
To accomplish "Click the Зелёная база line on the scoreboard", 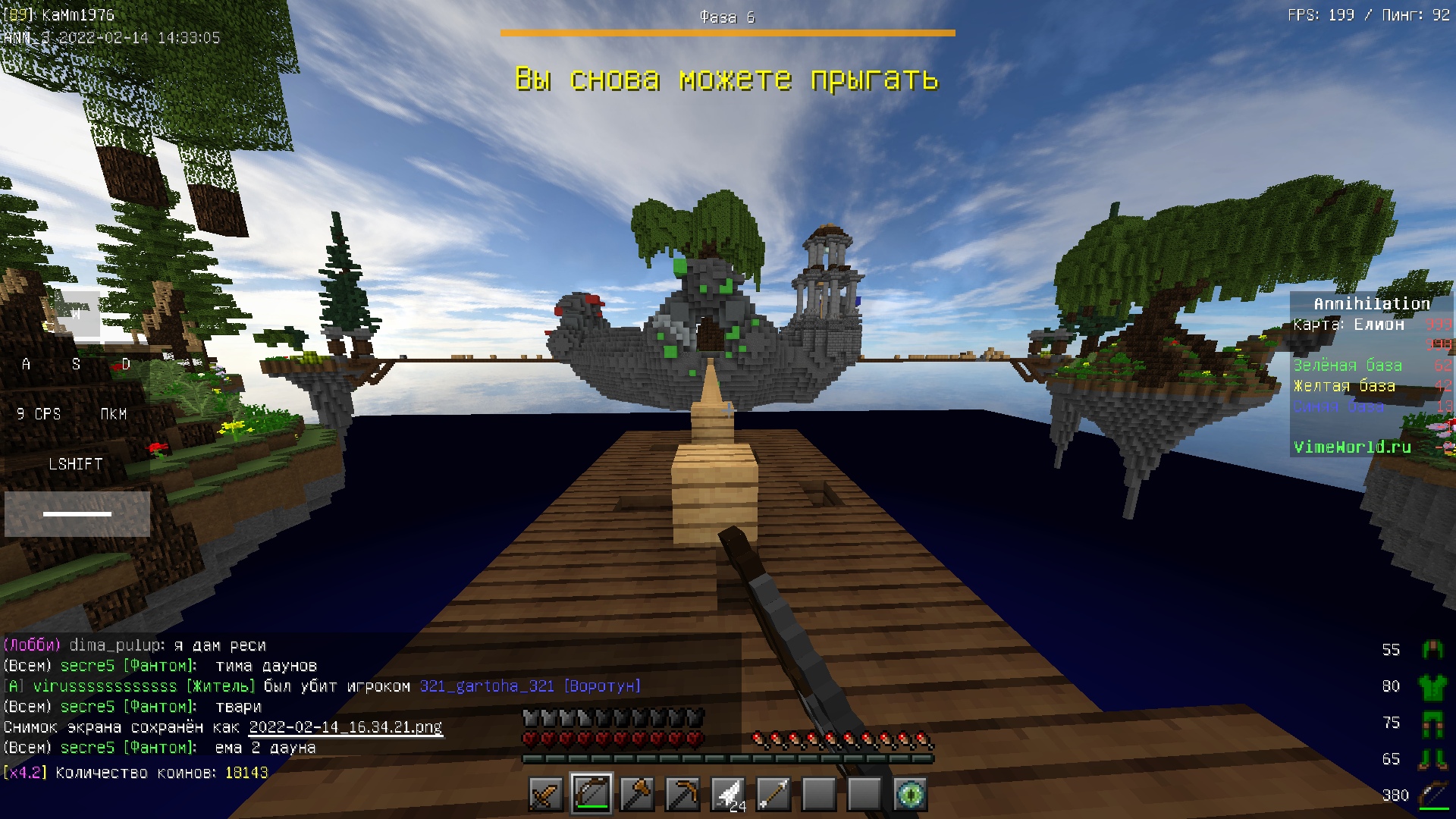I will pos(1348,365).
